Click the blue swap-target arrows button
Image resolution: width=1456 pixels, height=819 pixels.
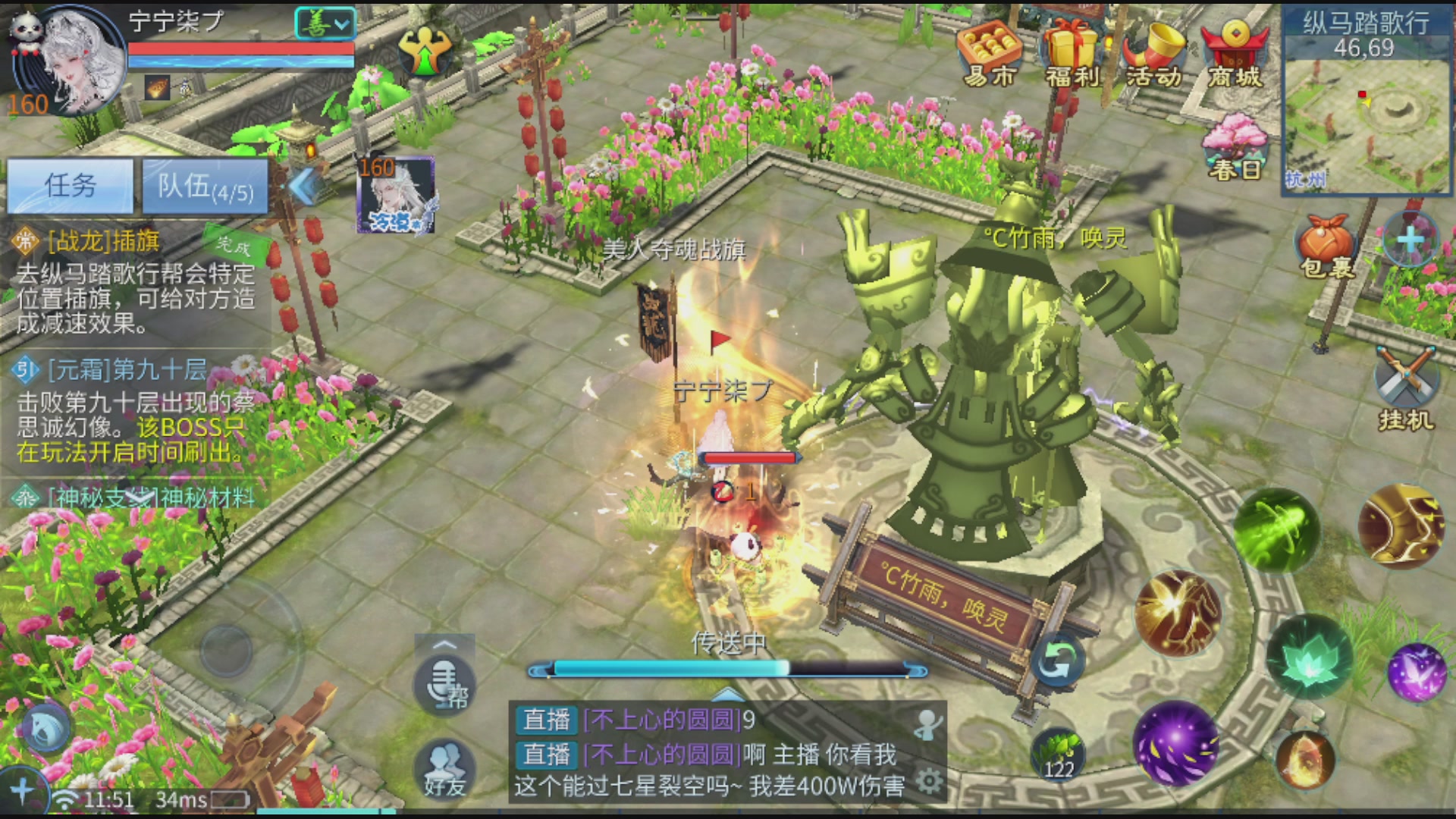(1056, 661)
